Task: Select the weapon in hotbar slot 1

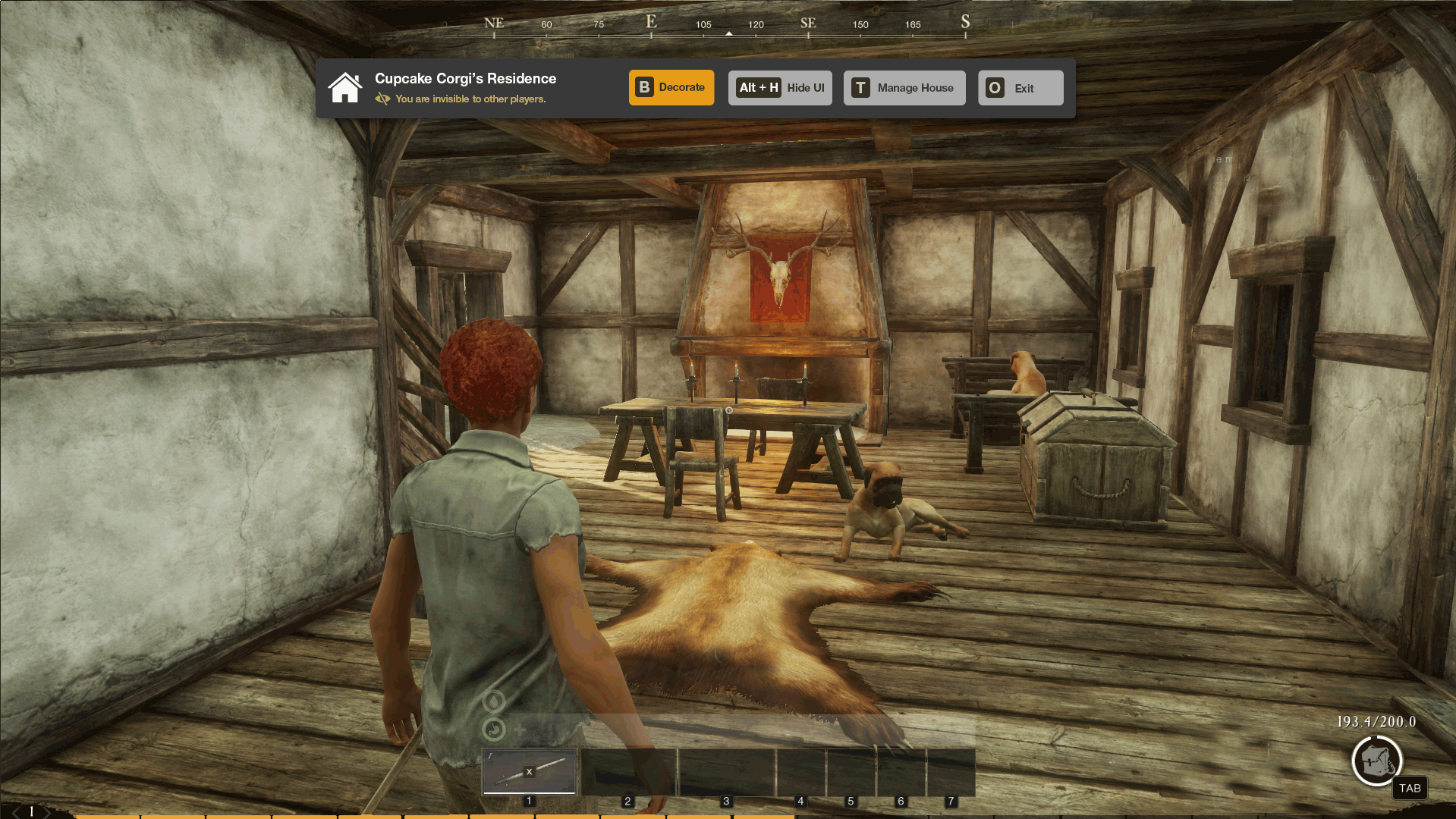Action: 530,771
